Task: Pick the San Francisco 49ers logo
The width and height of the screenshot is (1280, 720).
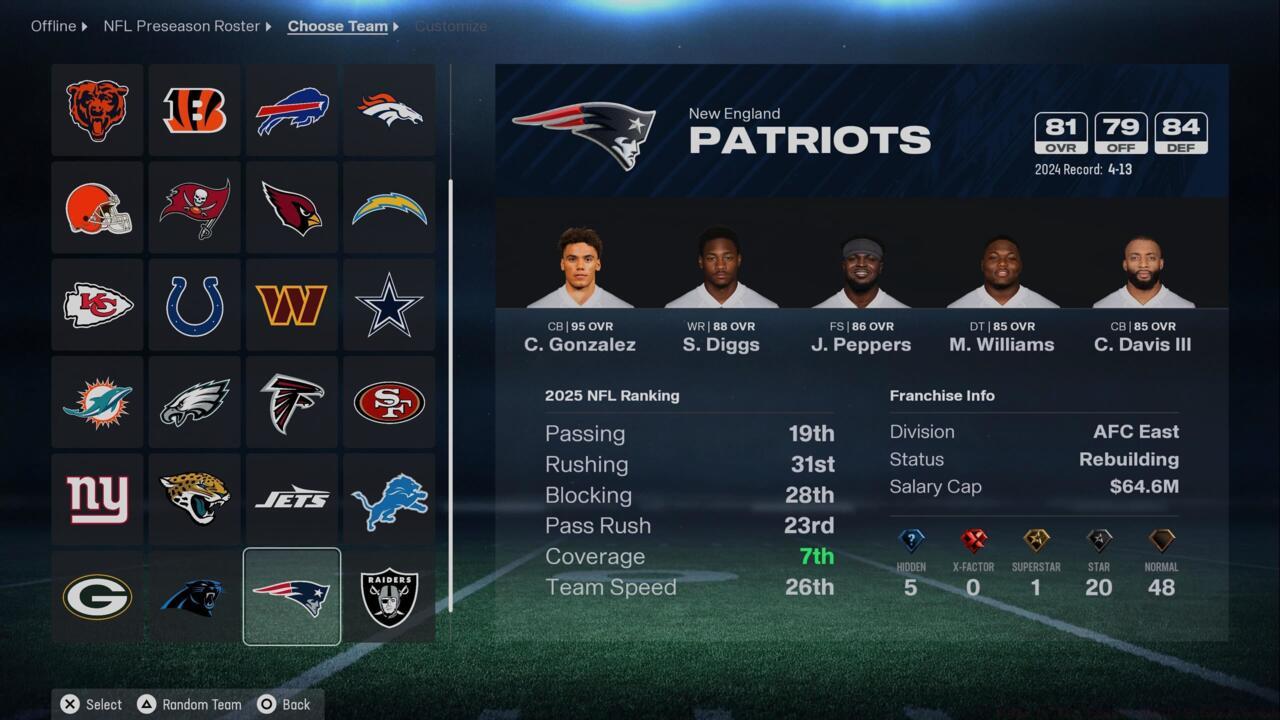Action: (388, 401)
